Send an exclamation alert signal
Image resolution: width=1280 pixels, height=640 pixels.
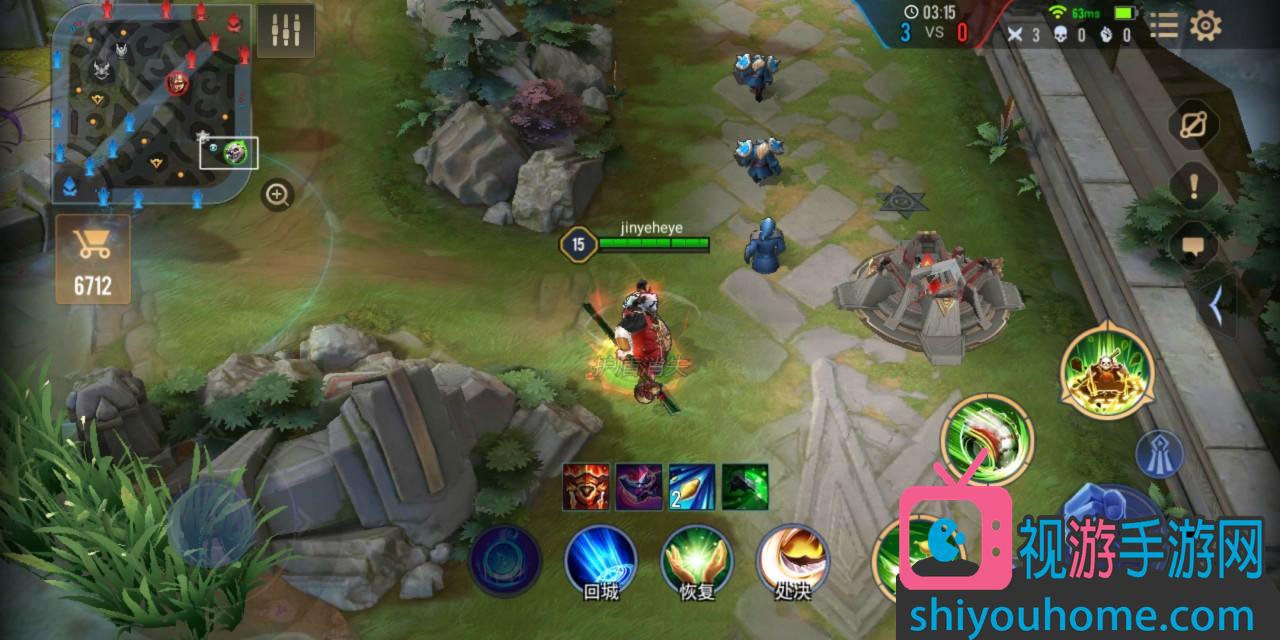[x=1193, y=187]
